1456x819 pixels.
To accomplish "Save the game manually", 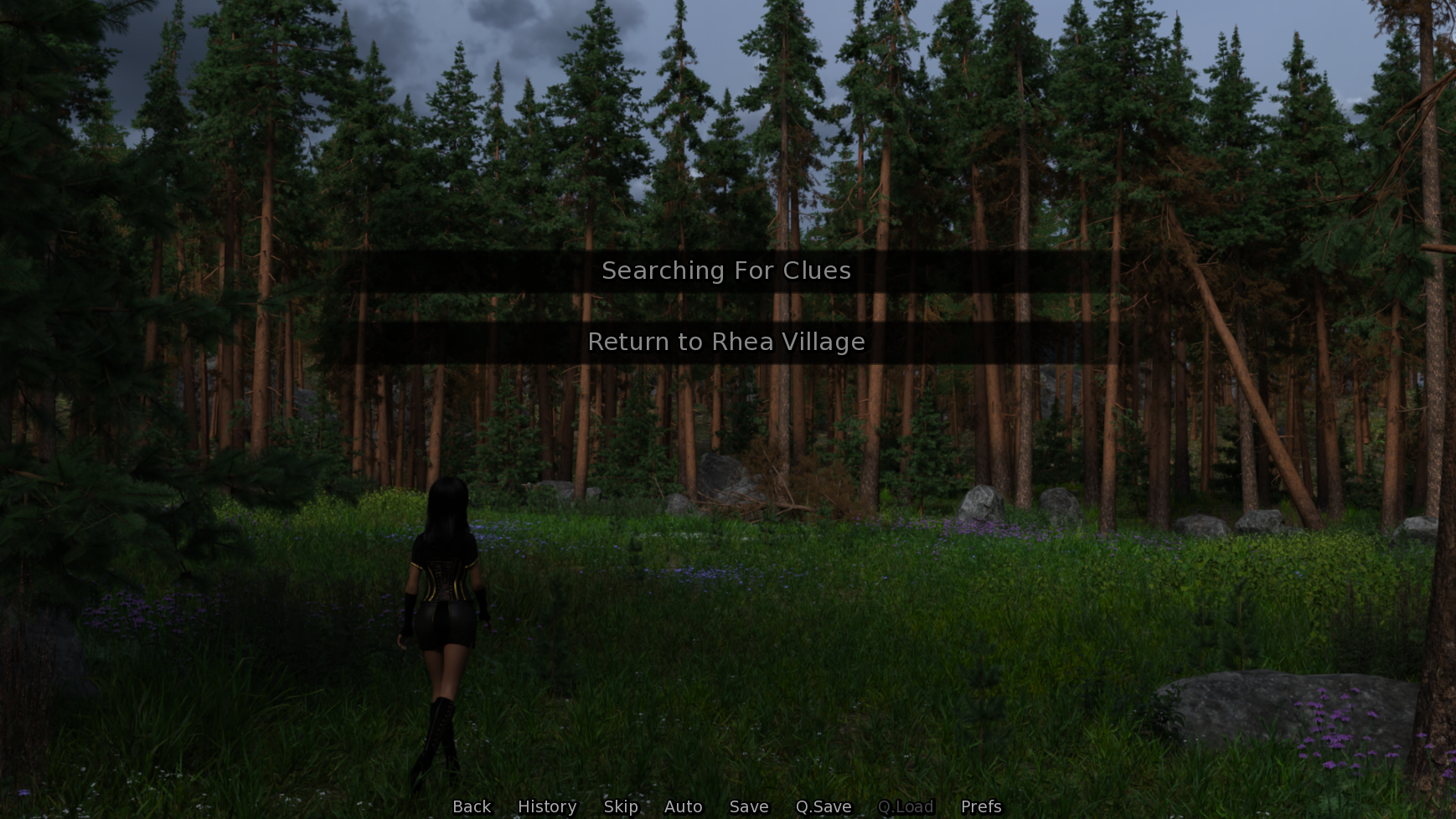I will coord(748,806).
